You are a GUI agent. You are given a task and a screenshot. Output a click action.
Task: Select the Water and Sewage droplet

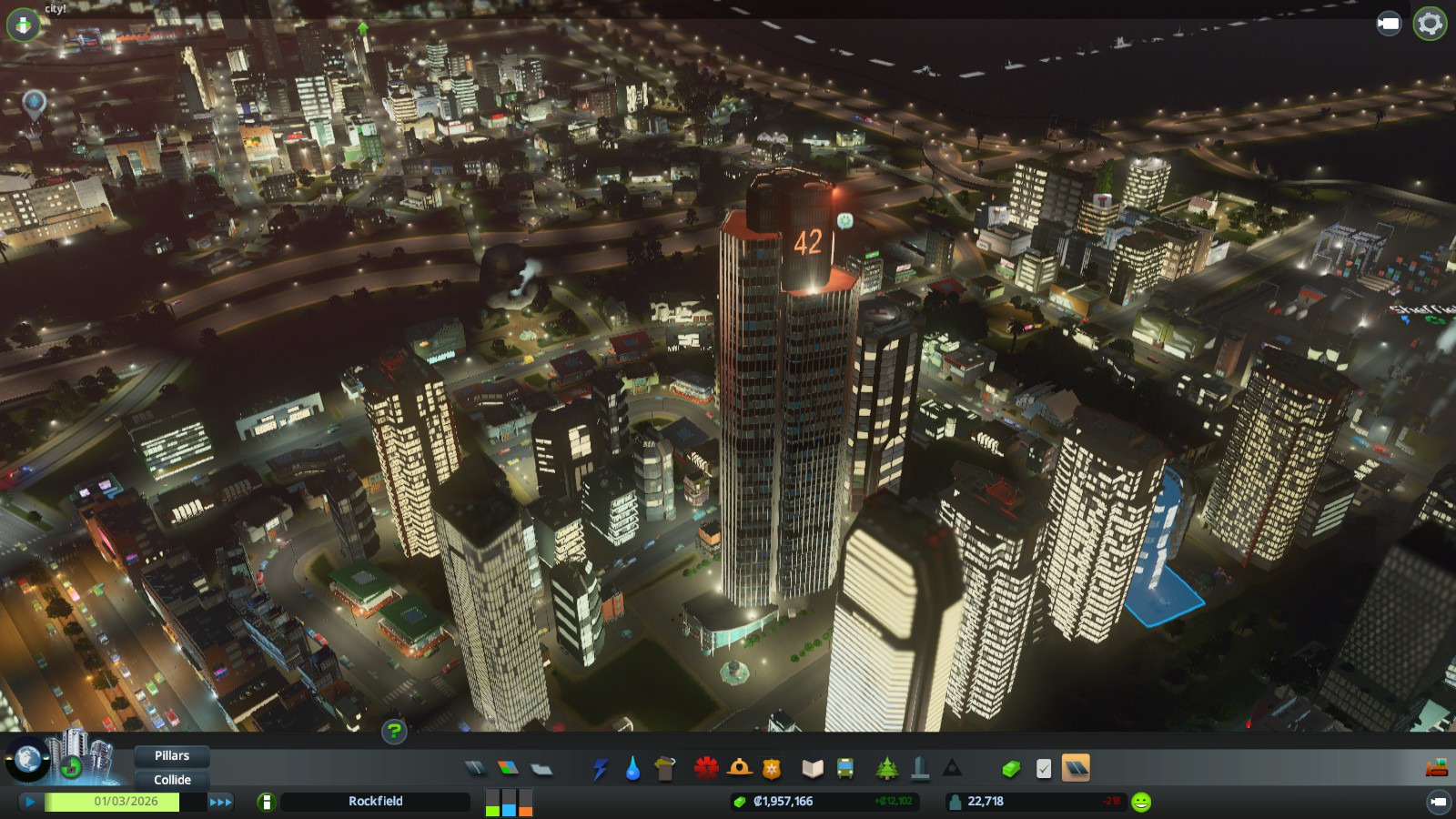click(632, 769)
